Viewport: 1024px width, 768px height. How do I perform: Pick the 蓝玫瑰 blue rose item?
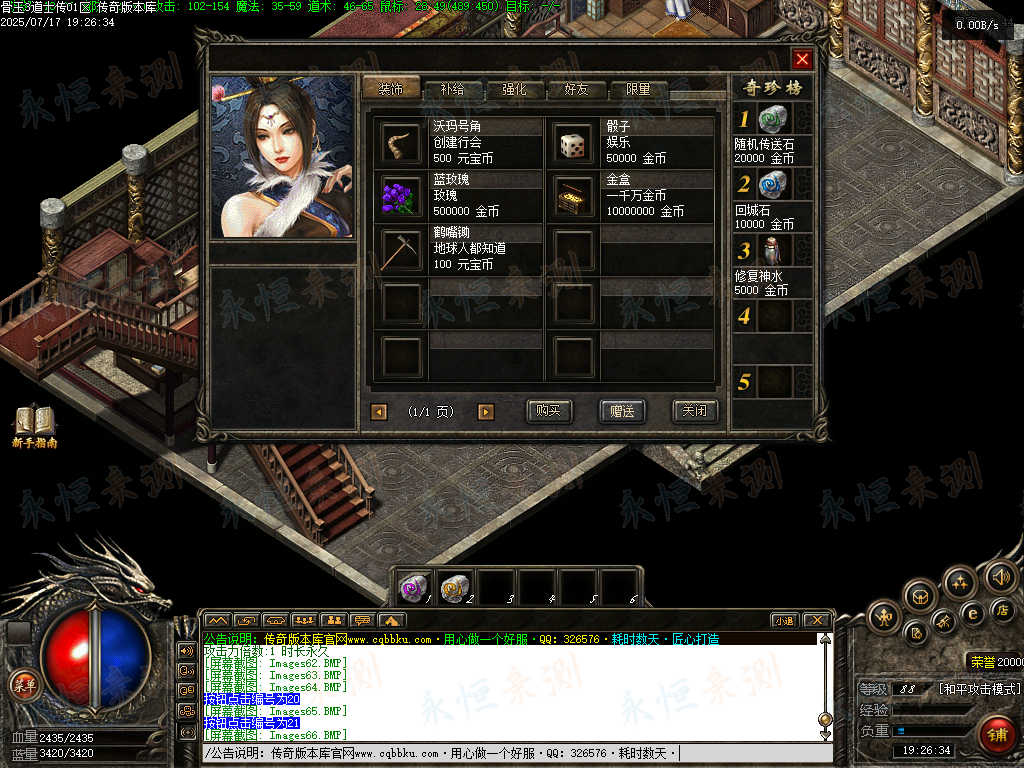402,196
